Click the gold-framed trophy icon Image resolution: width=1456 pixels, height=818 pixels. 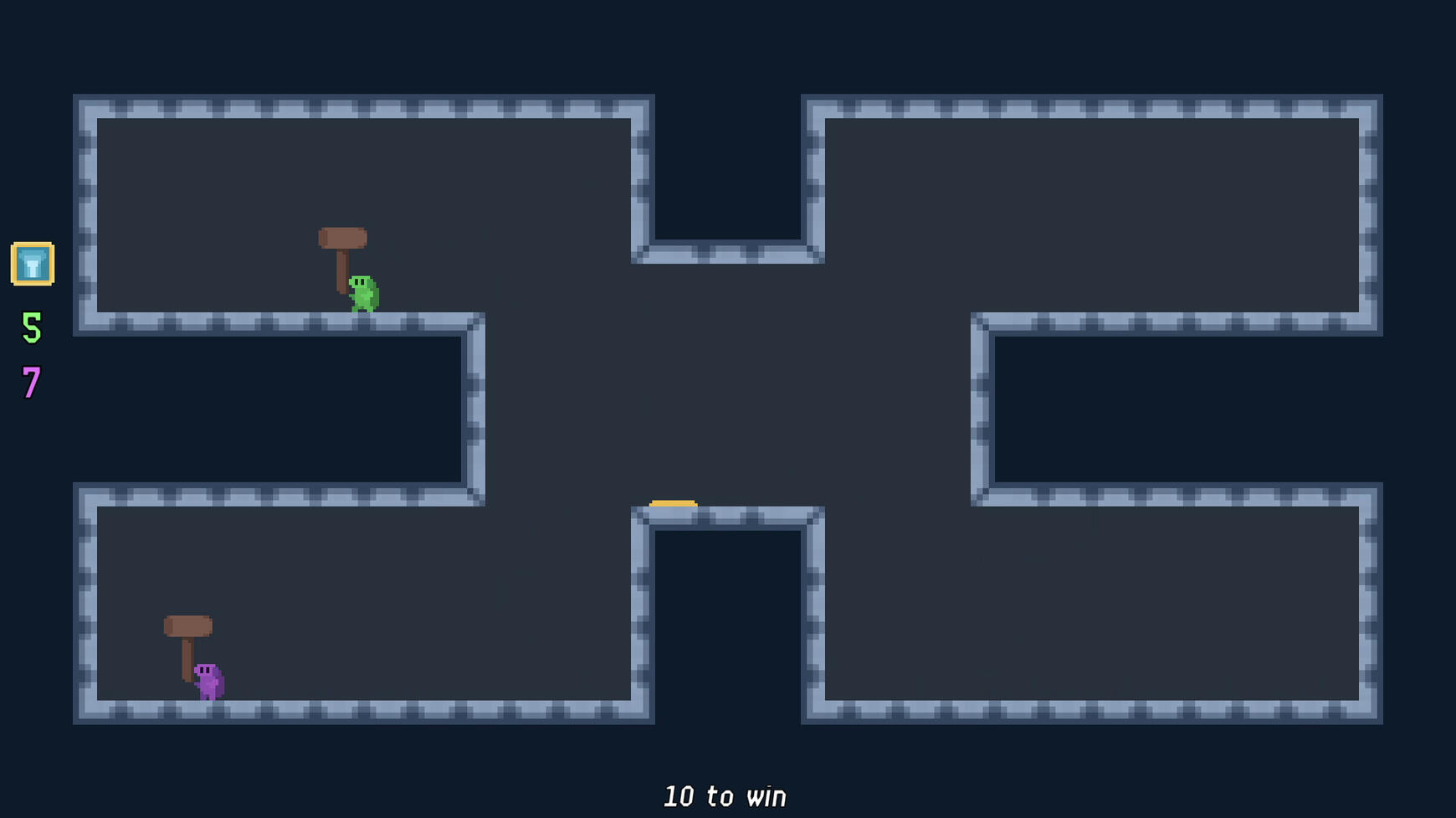point(33,264)
